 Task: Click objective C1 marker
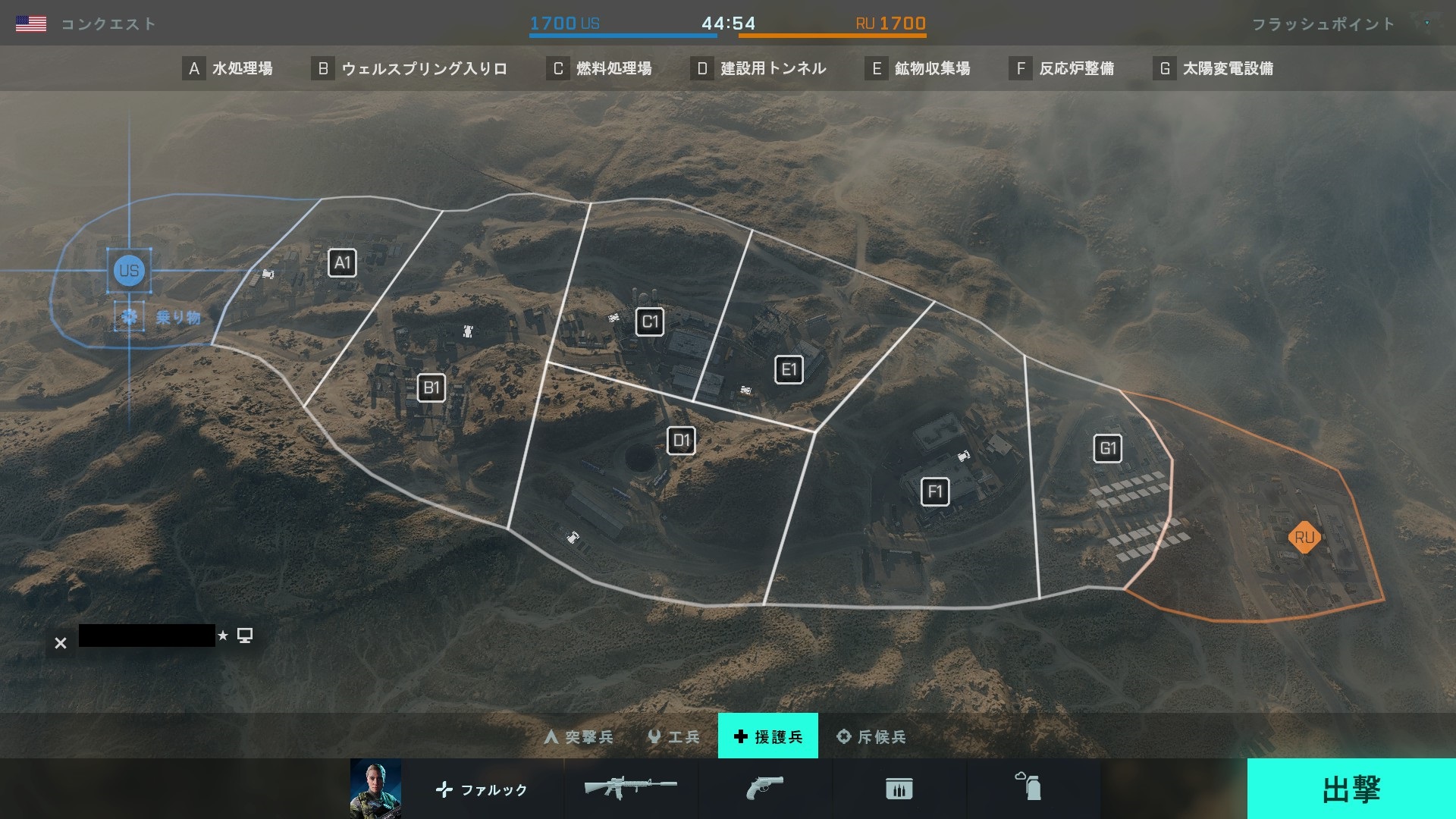click(x=650, y=322)
